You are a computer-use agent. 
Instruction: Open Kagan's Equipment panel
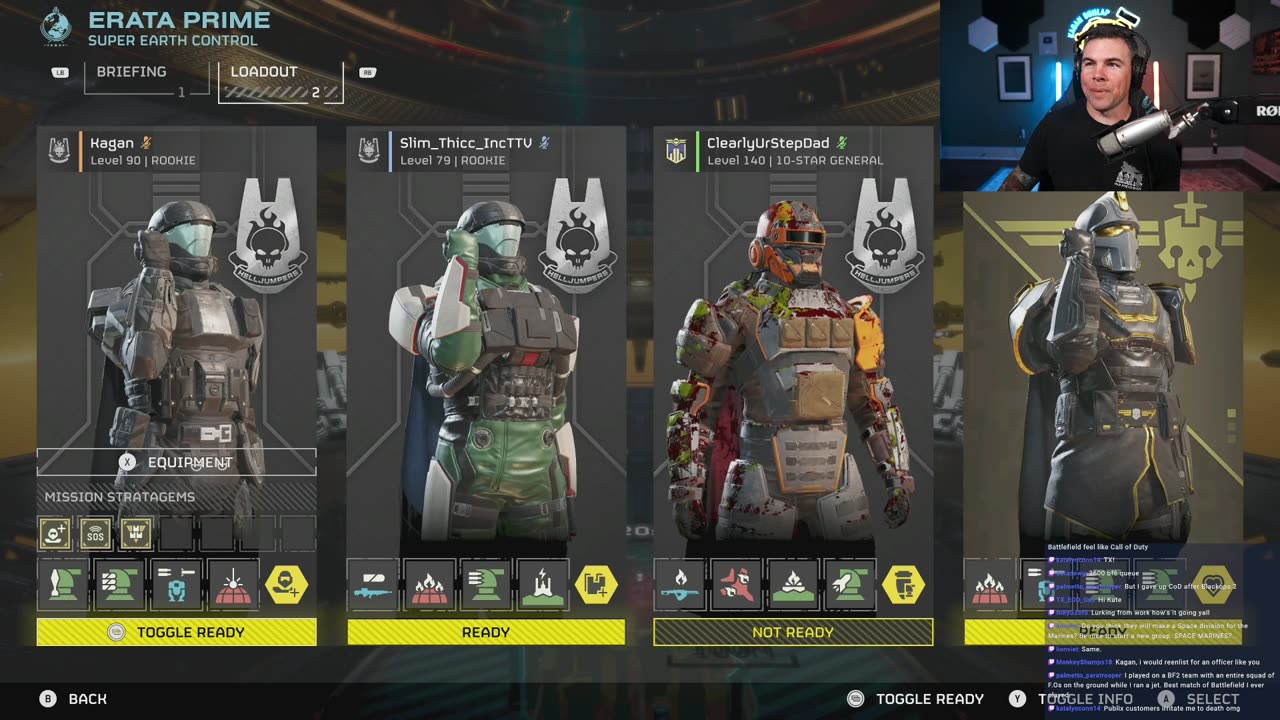177,462
